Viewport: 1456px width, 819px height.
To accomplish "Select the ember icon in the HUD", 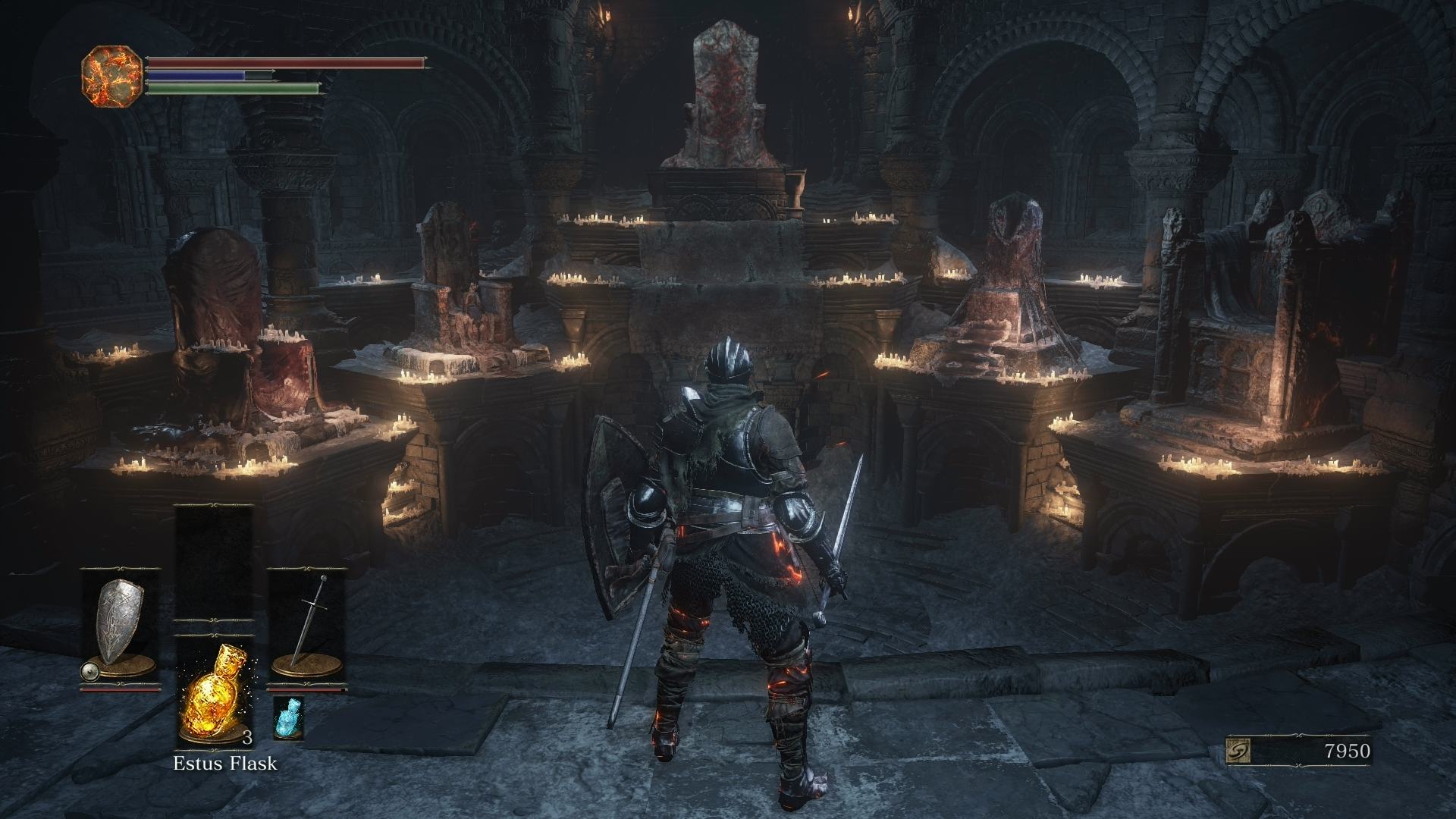I will [x=111, y=75].
